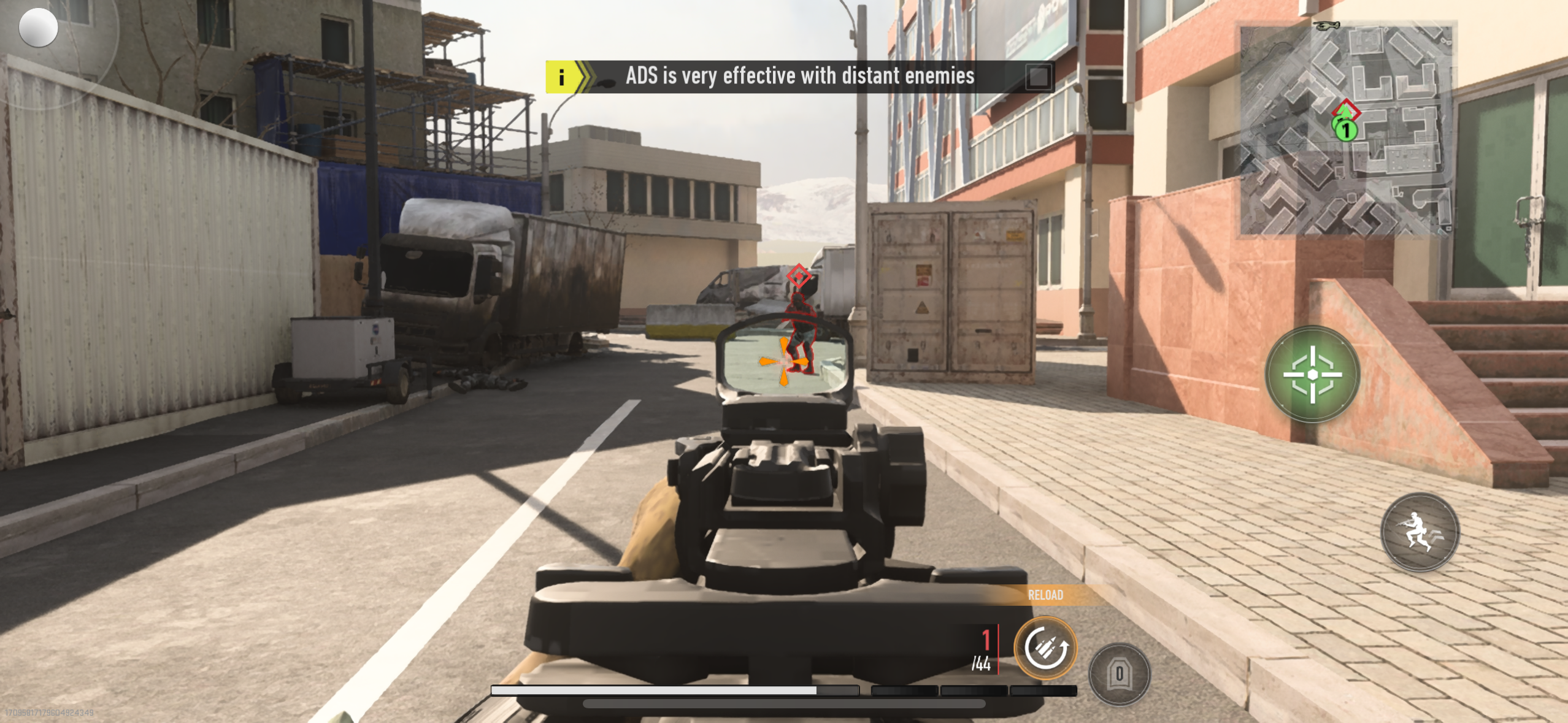Click the yellow info icon on the hint banner

pos(562,77)
